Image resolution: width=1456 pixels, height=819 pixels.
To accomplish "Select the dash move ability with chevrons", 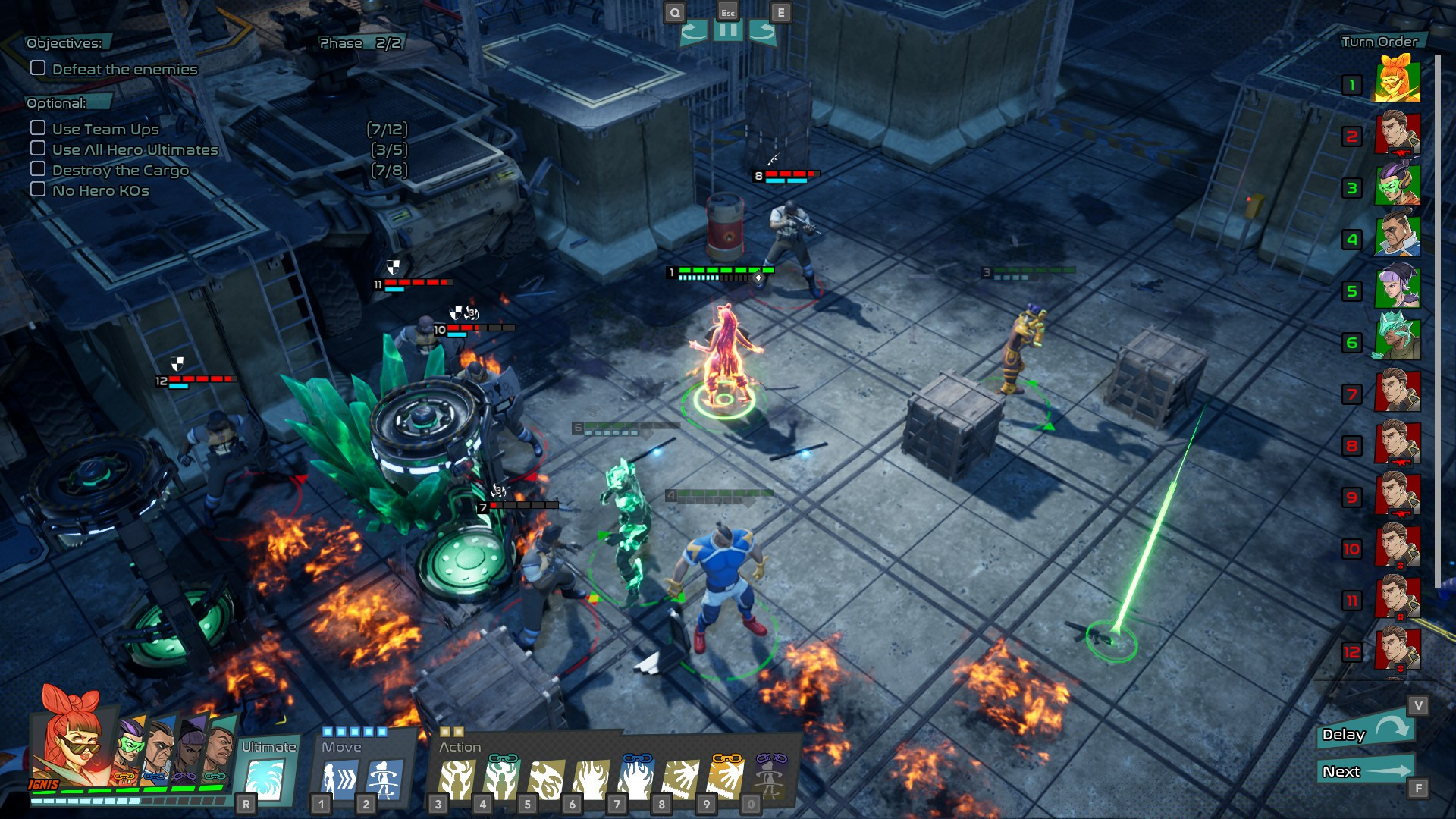I will tap(338, 779).
